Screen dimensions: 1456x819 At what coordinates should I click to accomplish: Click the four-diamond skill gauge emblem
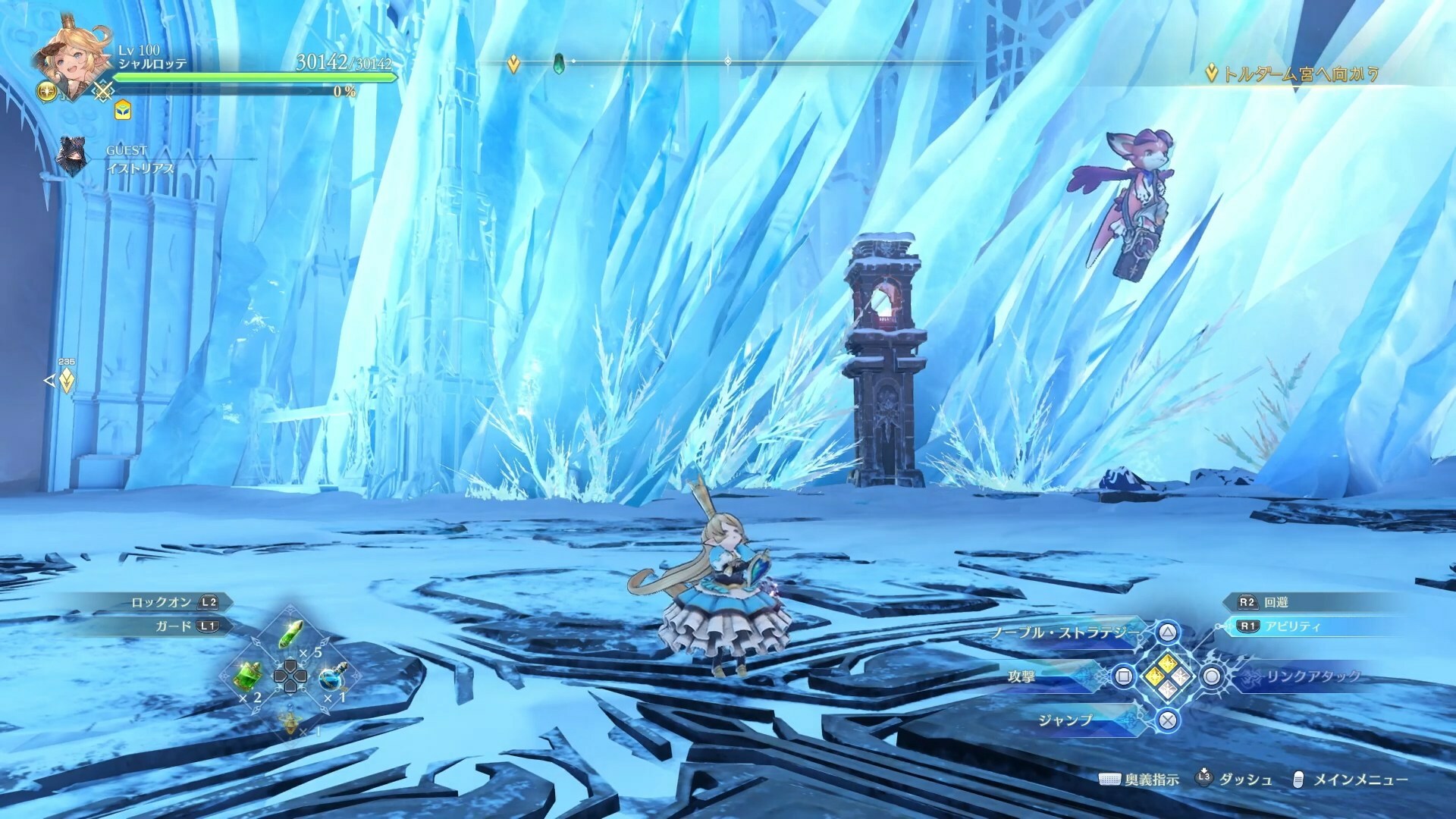[1167, 675]
